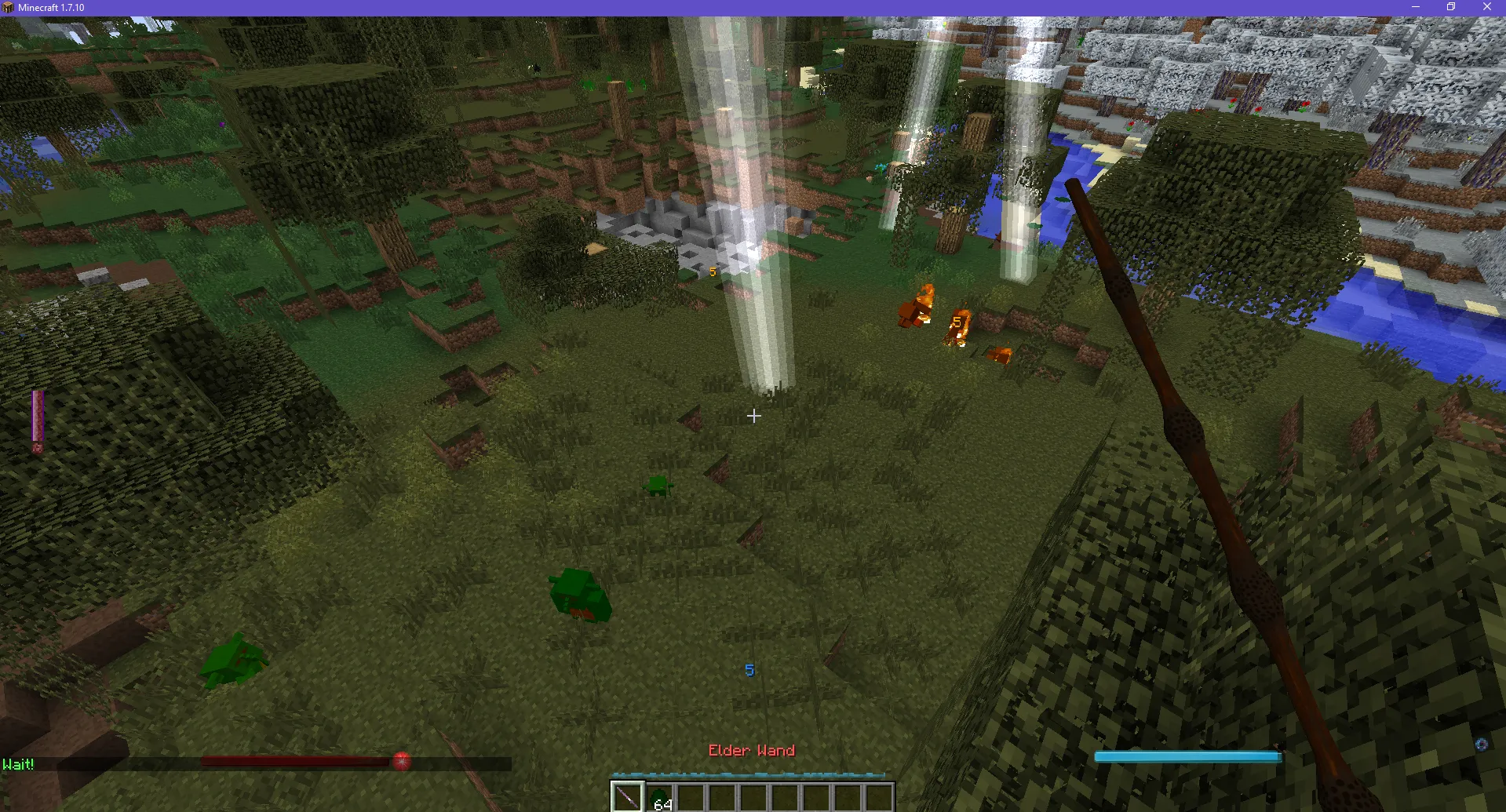
Task: Click the red orb at the Wait bar's end
Action: click(x=402, y=759)
